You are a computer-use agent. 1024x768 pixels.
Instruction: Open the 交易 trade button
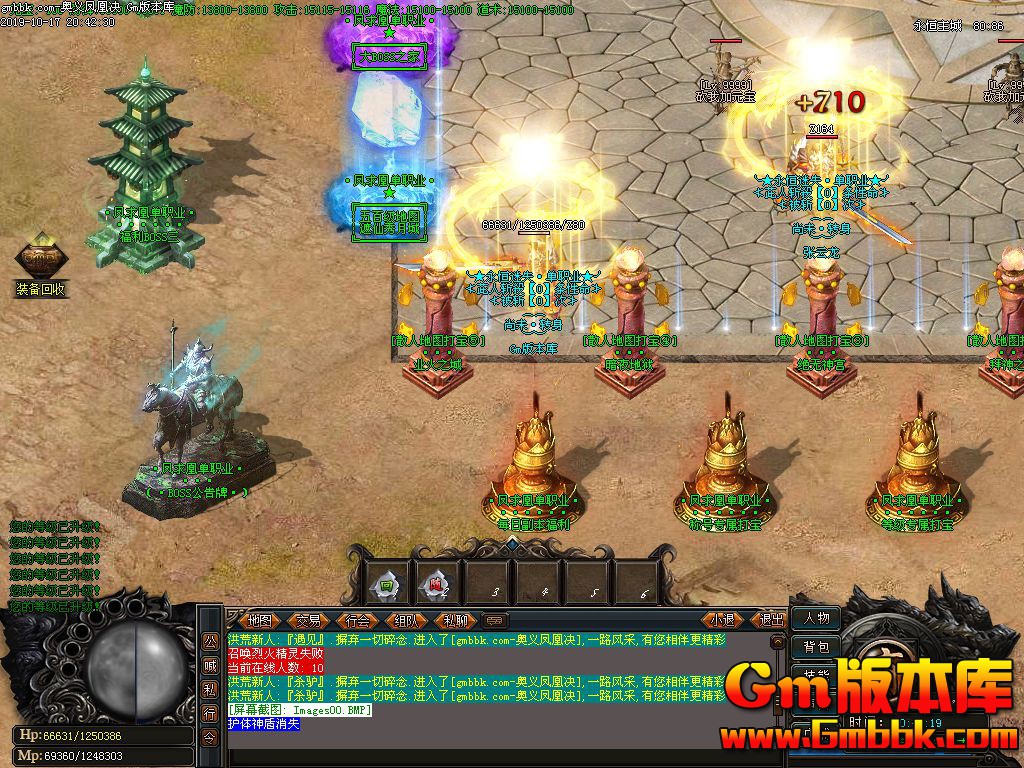coord(307,620)
